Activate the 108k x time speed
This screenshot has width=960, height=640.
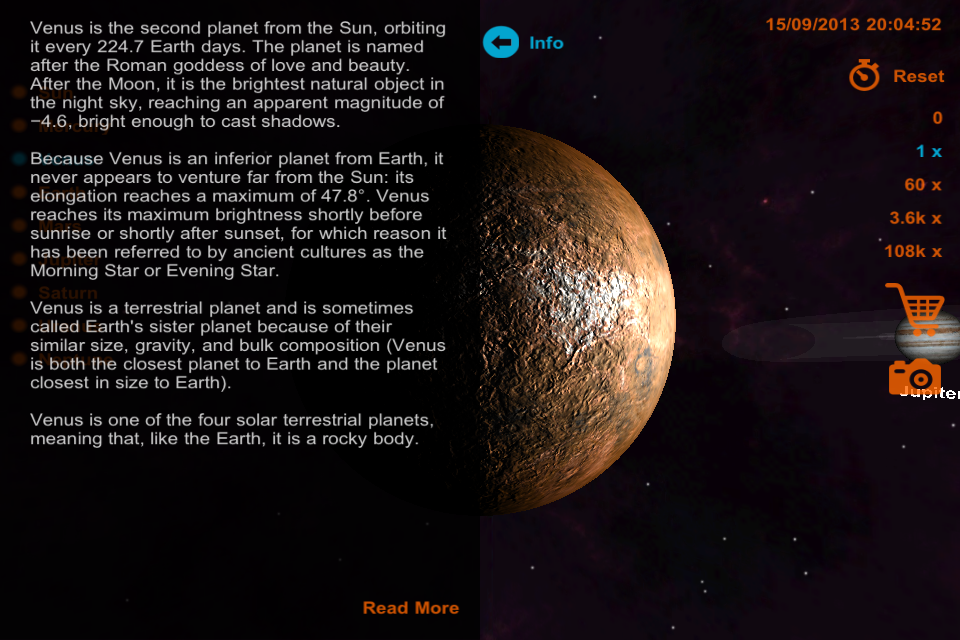(912, 252)
